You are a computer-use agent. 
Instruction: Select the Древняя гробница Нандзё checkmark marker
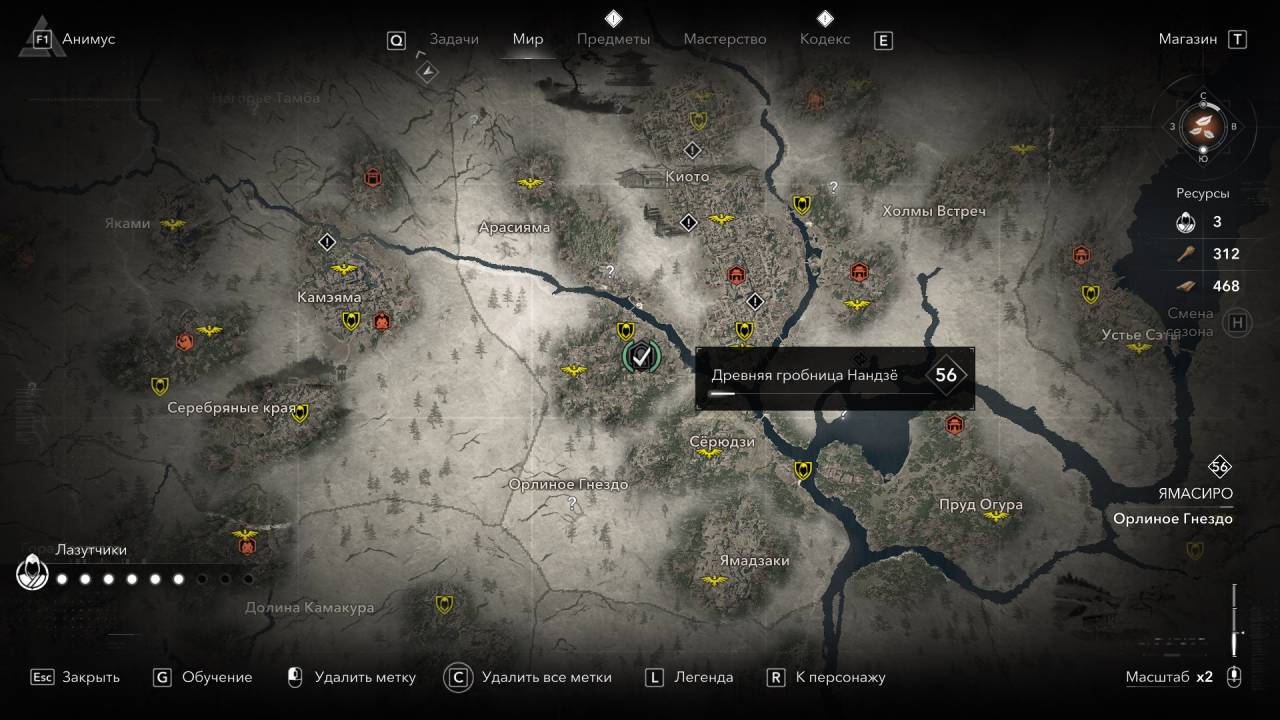(x=641, y=355)
